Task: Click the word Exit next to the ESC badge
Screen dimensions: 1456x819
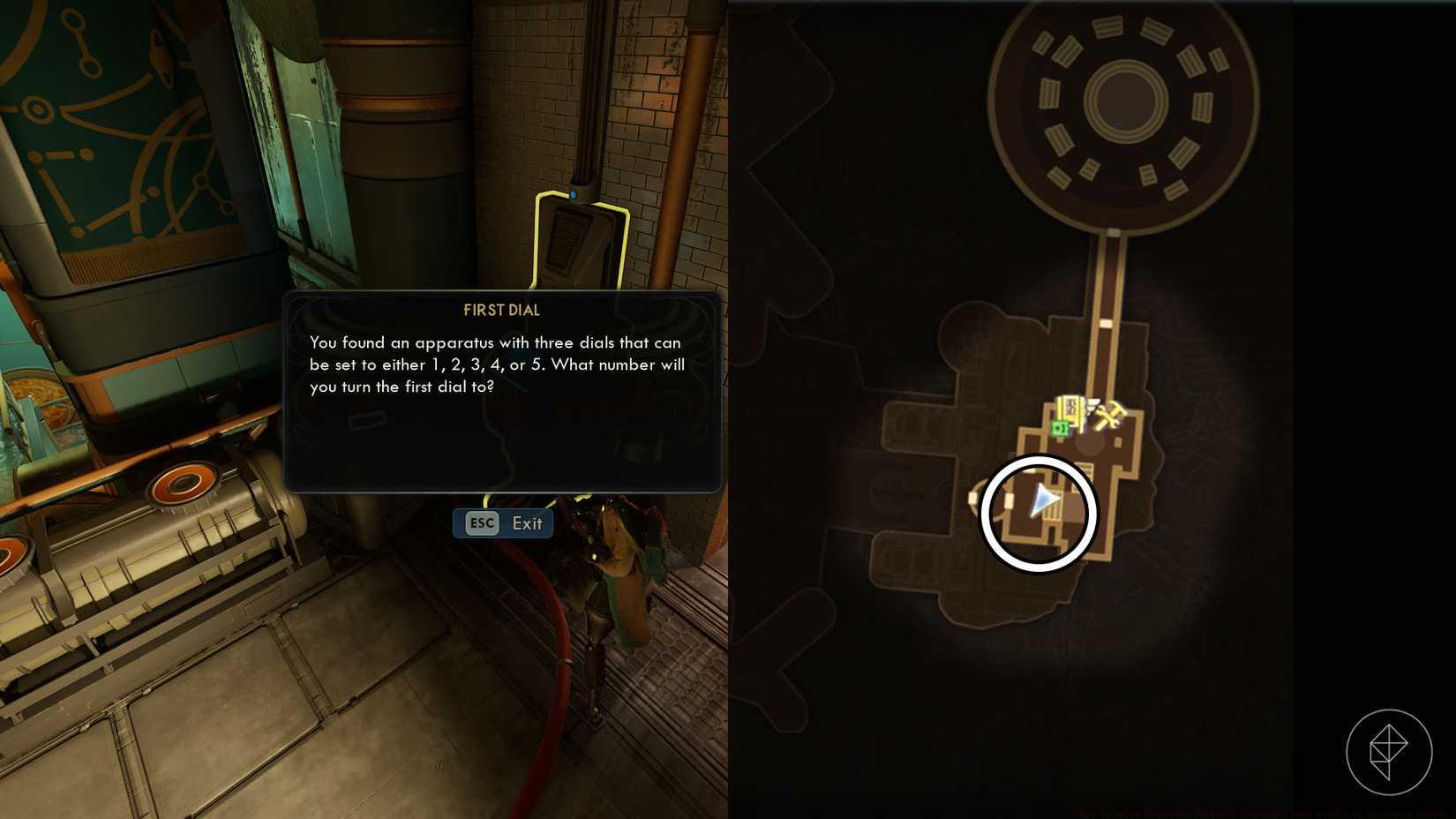Action: click(527, 523)
